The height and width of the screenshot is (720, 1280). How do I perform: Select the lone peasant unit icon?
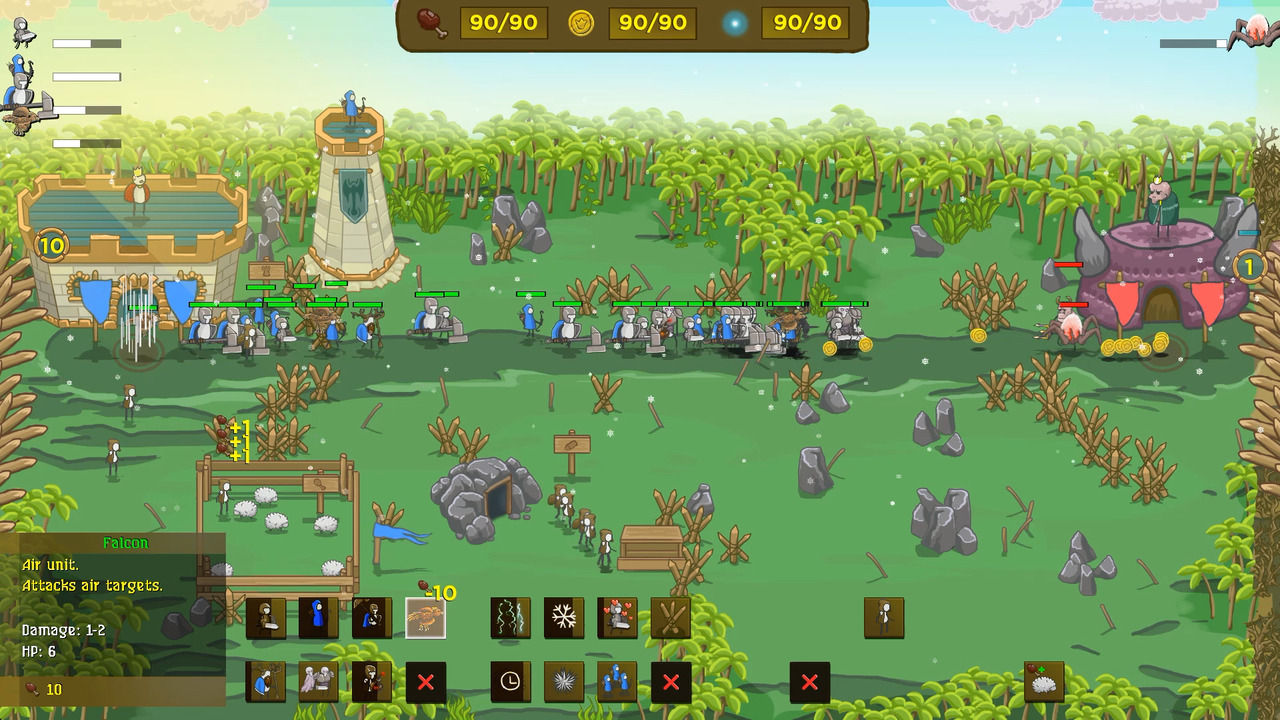pyautogui.click(x=882, y=617)
